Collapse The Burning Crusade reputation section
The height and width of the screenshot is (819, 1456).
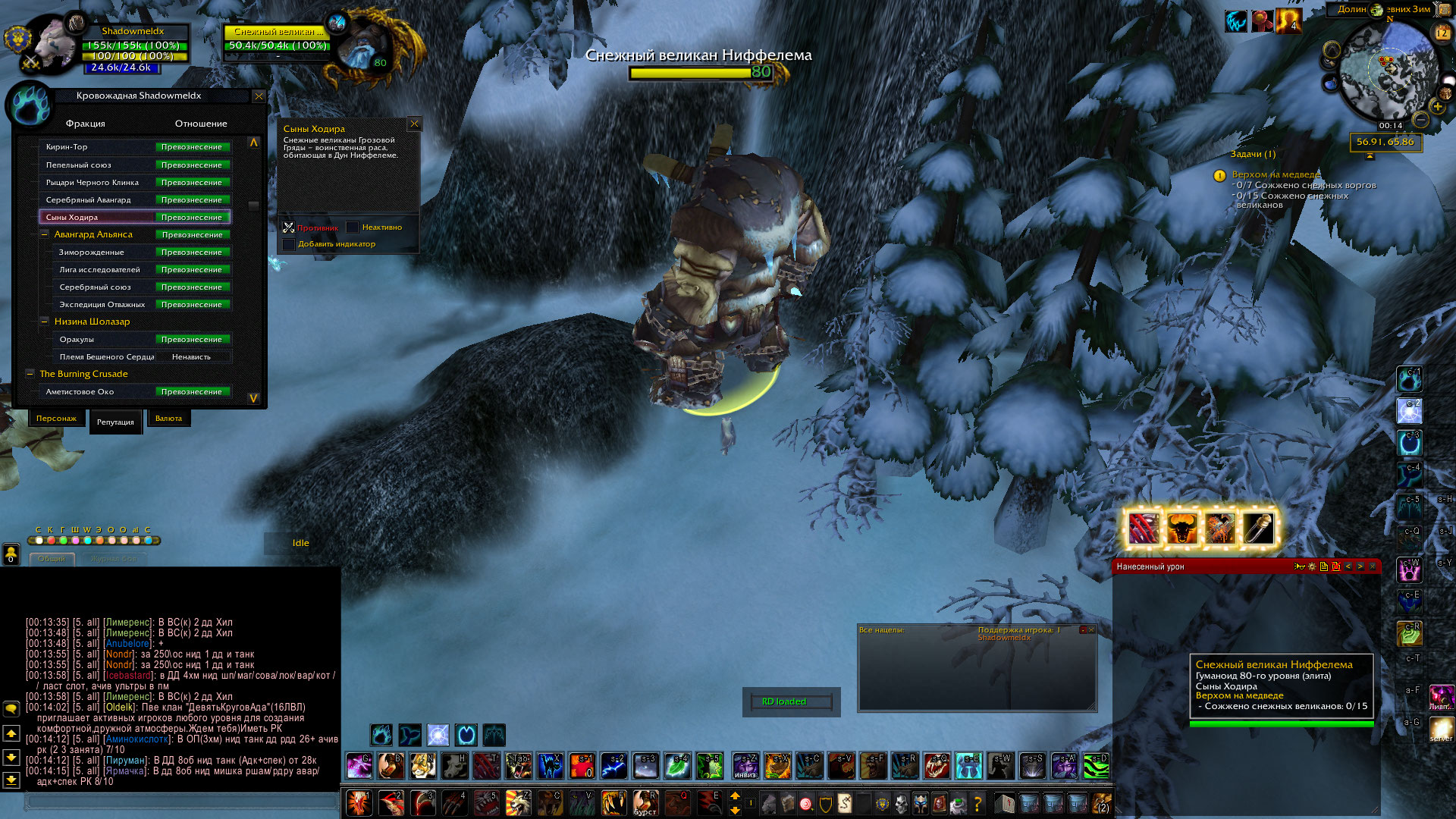tap(30, 374)
